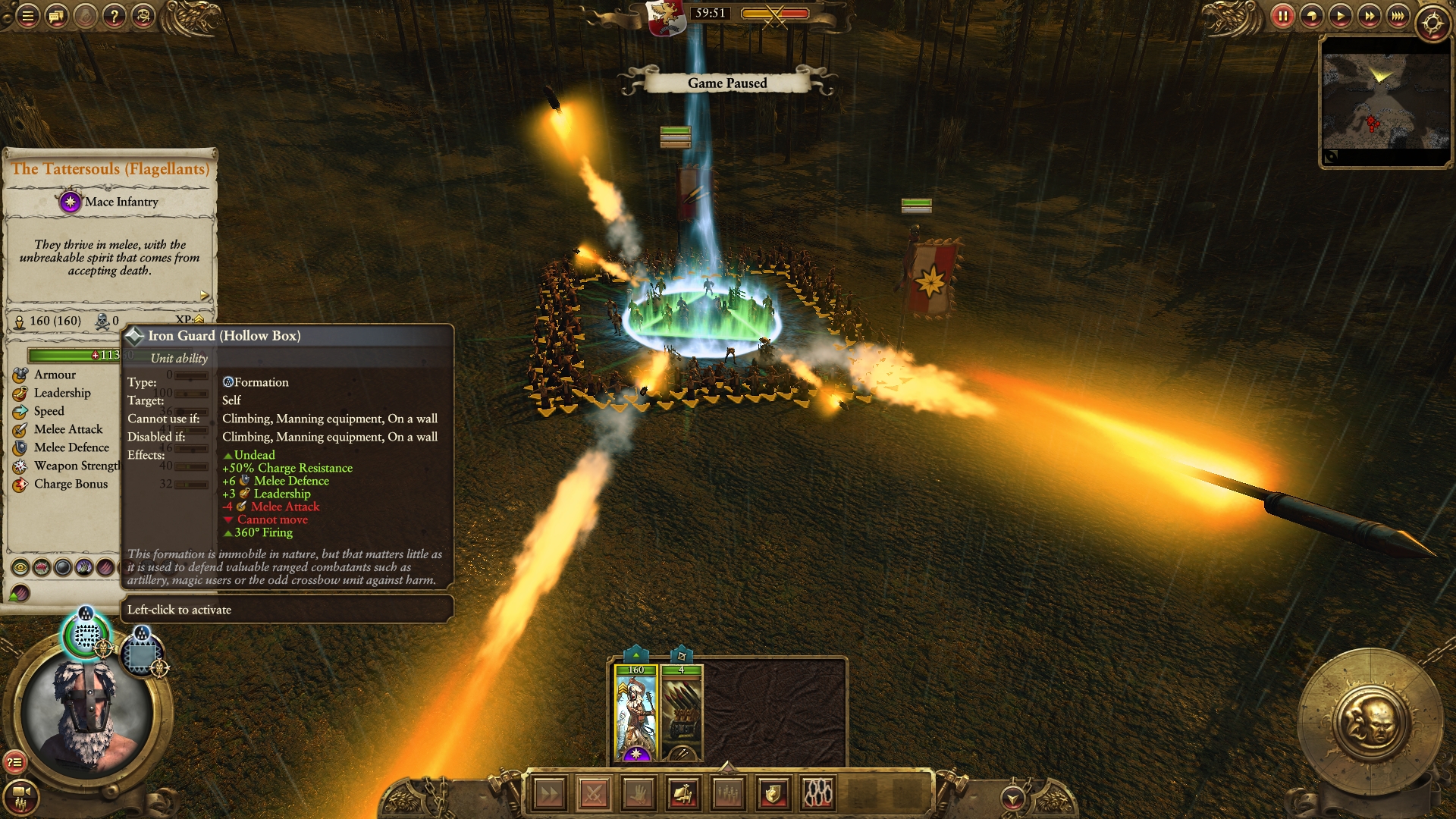Select the Flagellants unit card
This screenshot has height=819, width=1456.
pyautogui.click(x=635, y=714)
